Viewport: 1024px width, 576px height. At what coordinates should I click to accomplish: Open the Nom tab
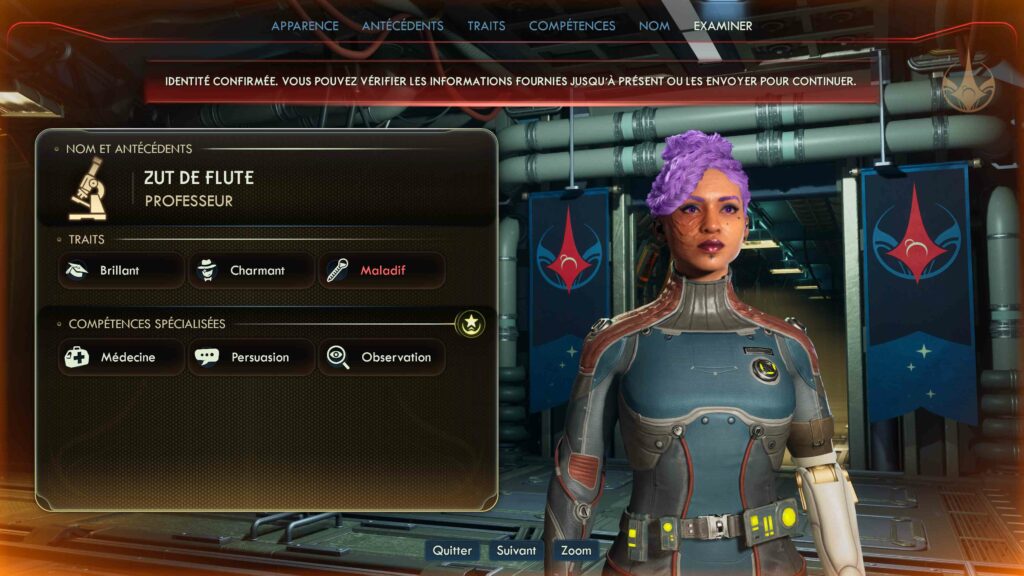tap(654, 26)
